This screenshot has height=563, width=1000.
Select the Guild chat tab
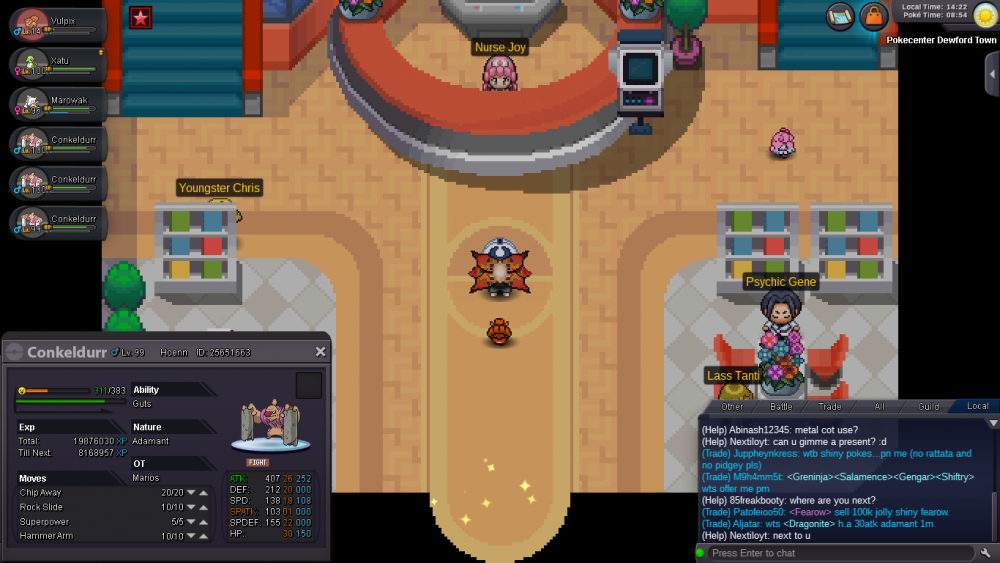pyautogui.click(x=929, y=406)
